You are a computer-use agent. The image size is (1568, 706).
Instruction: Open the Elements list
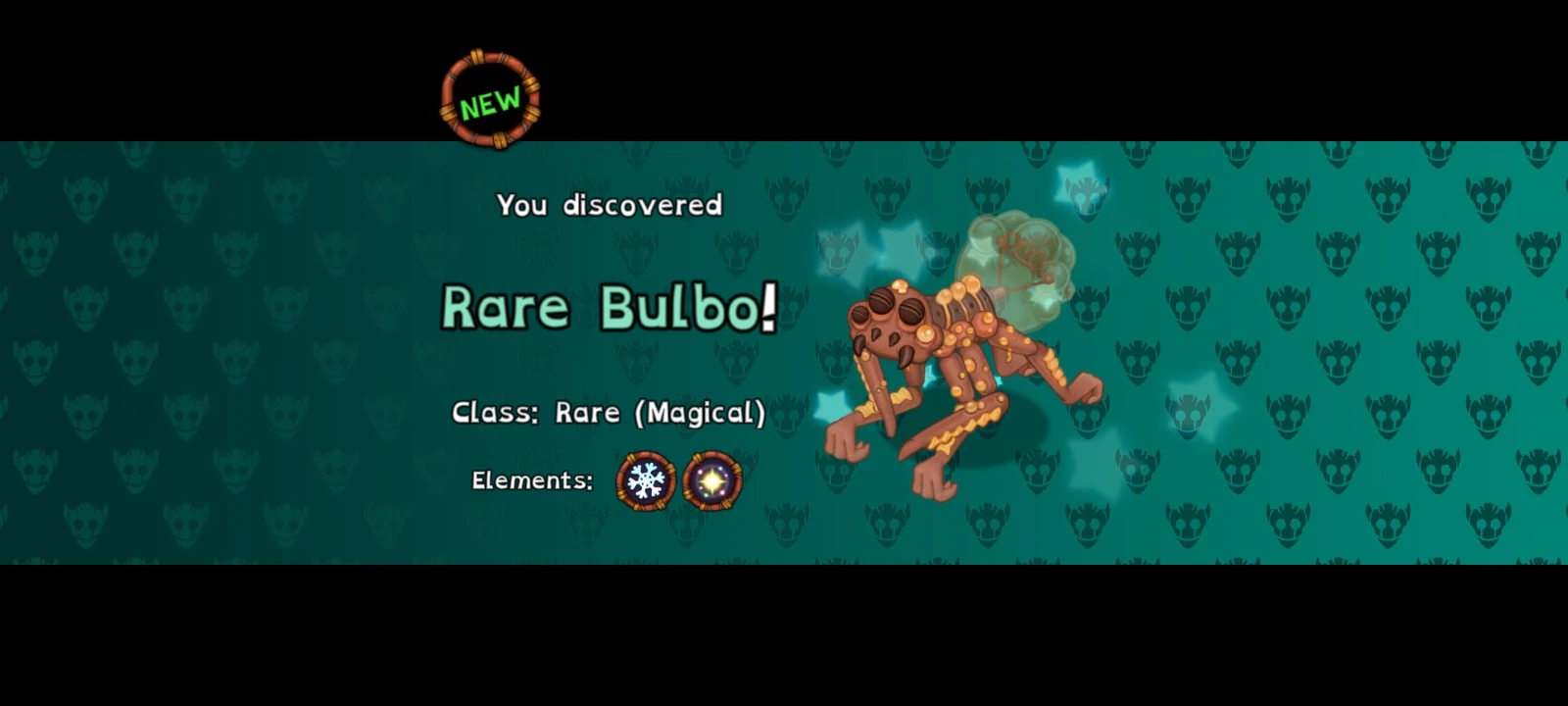[x=530, y=480]
